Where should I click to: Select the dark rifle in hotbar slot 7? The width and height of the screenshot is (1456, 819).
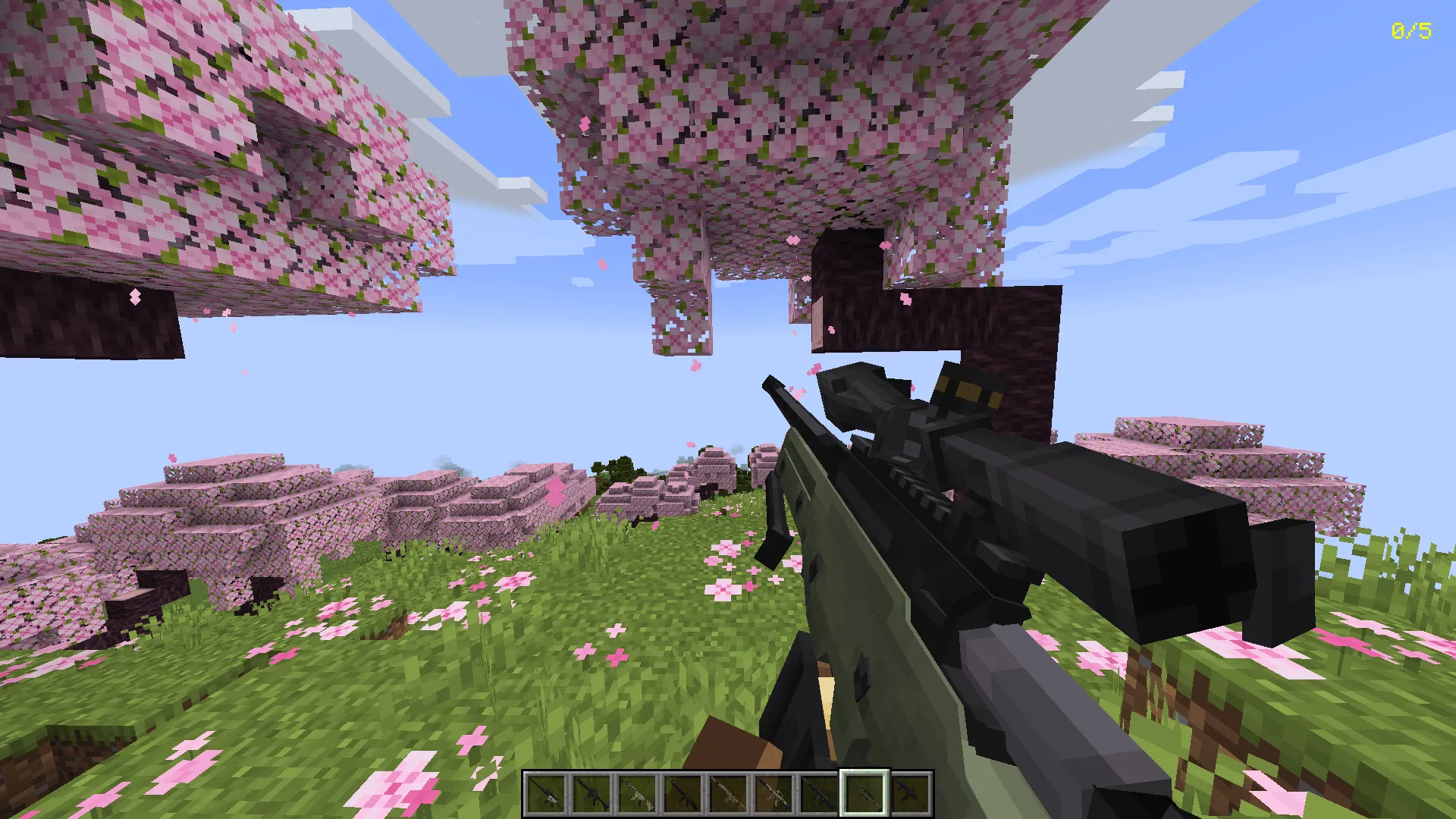coord(817,791)
